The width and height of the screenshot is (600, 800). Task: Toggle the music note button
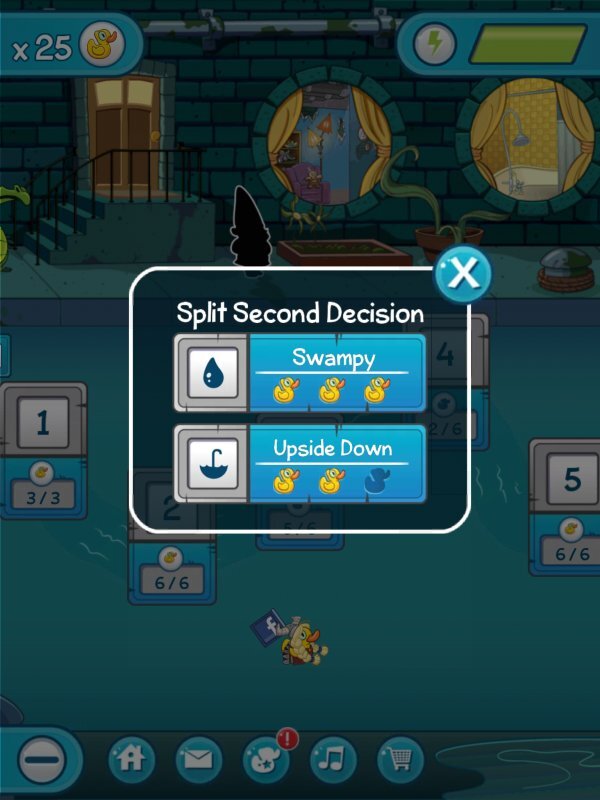click(x=334, y=760)
